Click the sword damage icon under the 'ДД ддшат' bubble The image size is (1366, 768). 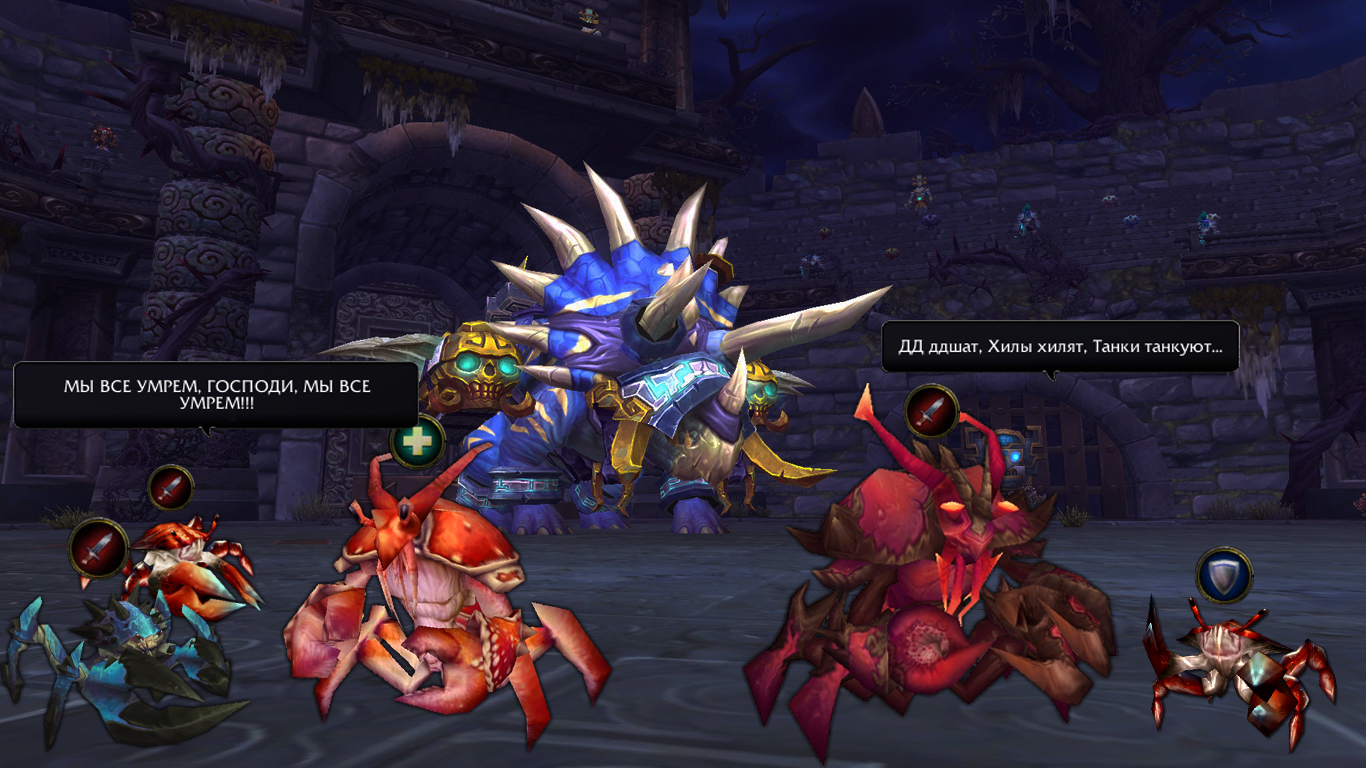(932, 411)
